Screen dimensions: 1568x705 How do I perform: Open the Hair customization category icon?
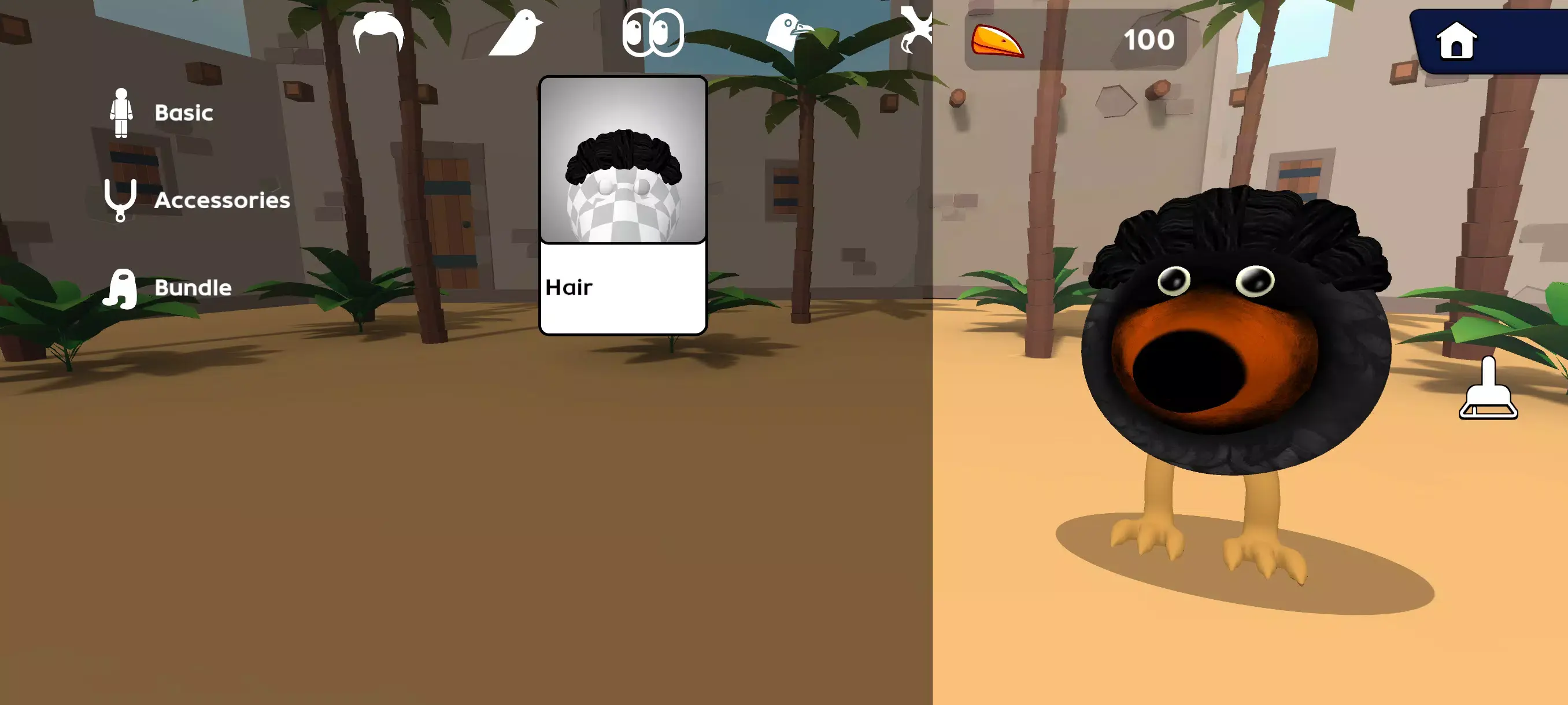[x=378, y=34]
